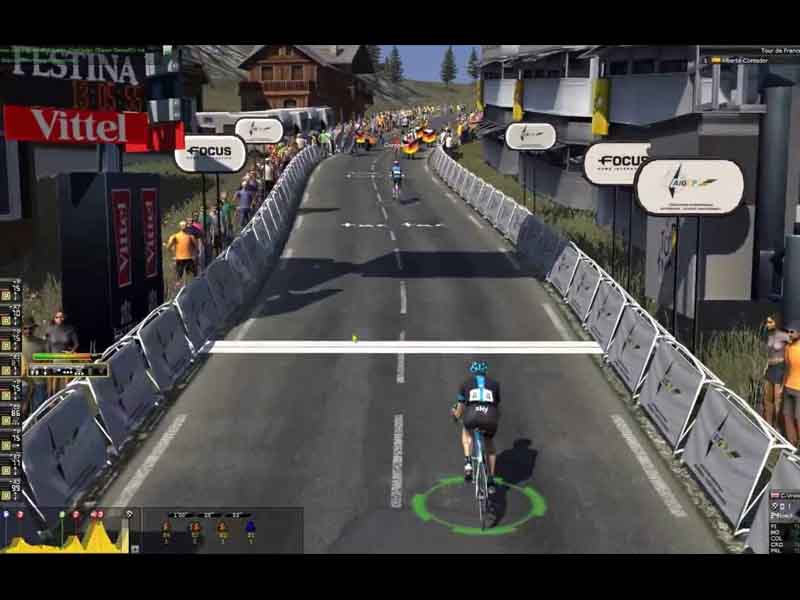Click the rider command bar under the energy gauge
This screenshot has width=800, height=600.
tap(68, 370)
